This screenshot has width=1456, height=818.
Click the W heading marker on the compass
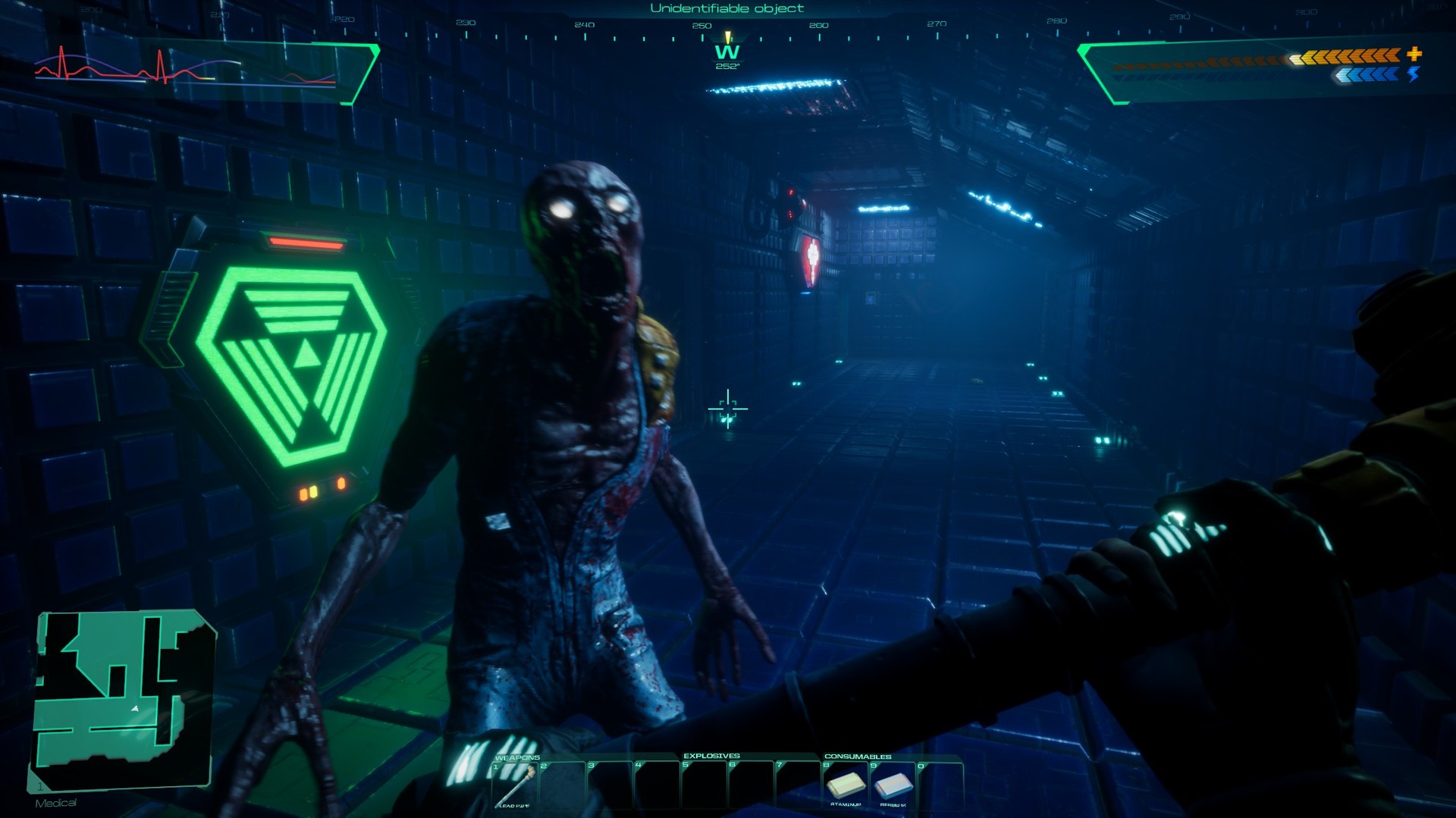(727, 53)
